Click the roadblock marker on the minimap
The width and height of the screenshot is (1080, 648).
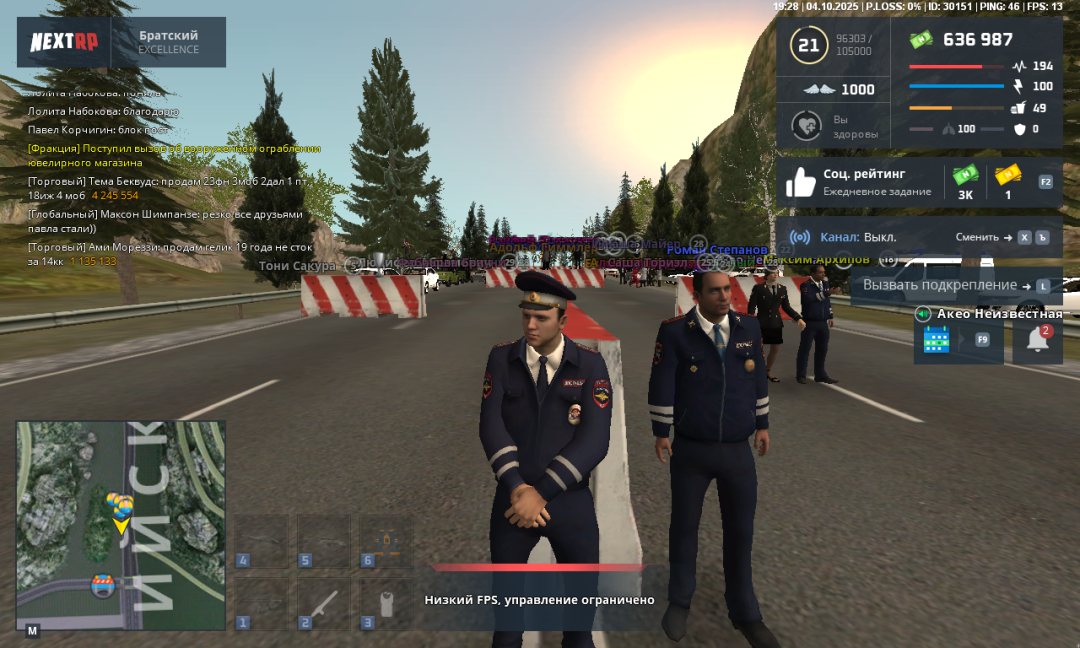click(102, 586)
